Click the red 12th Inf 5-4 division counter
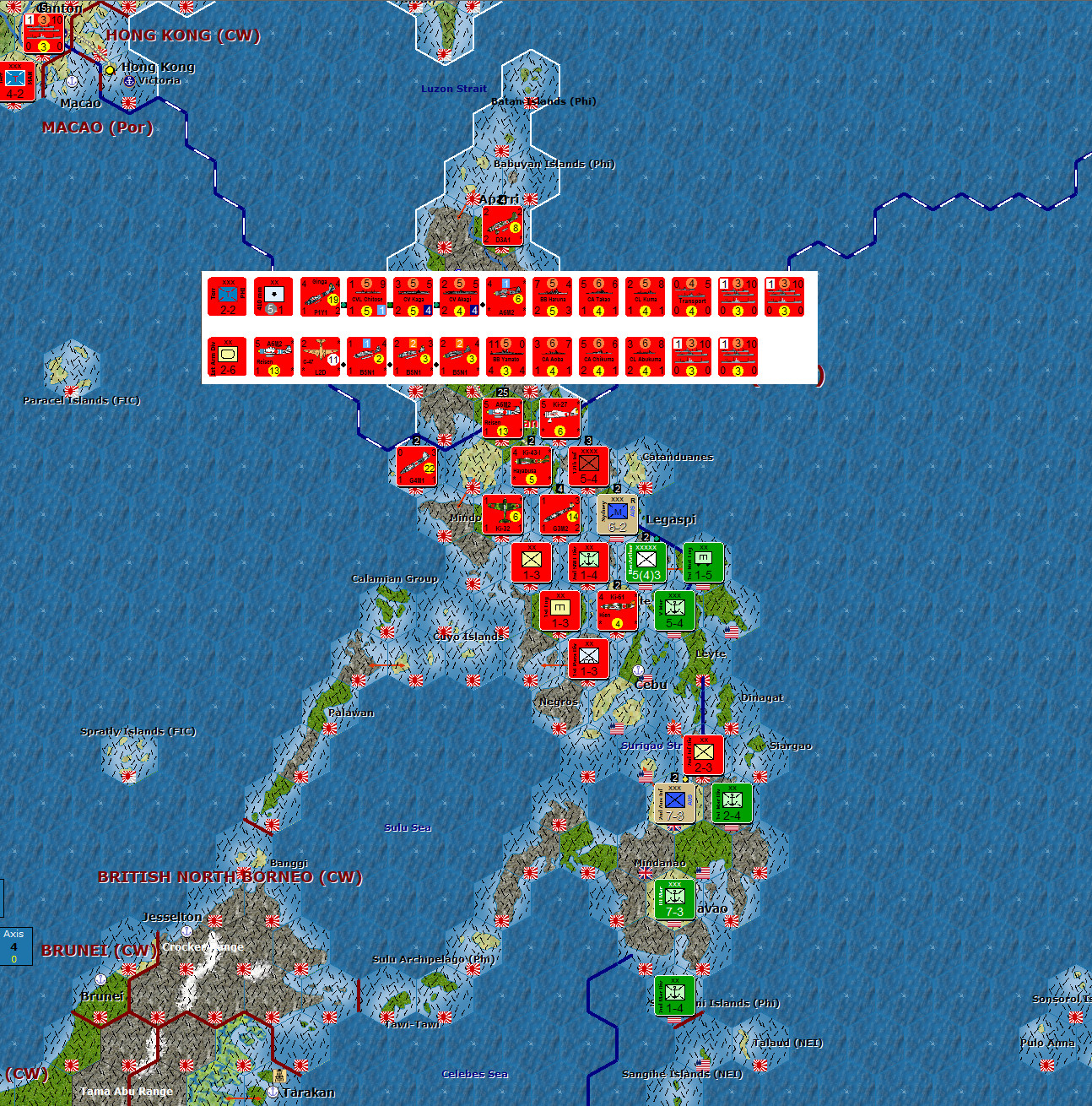 588,465
